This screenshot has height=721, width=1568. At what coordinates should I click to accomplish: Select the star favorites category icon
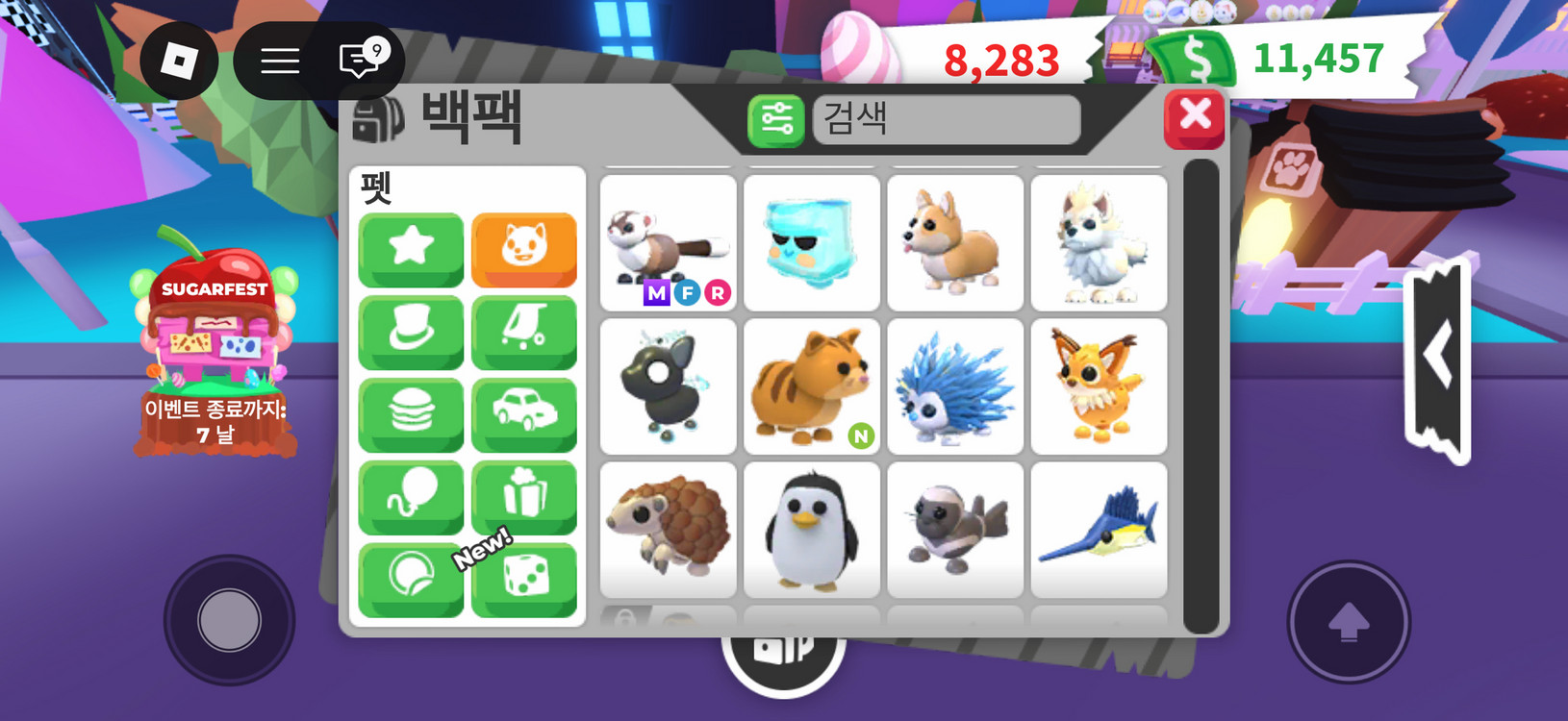point(410,250)
